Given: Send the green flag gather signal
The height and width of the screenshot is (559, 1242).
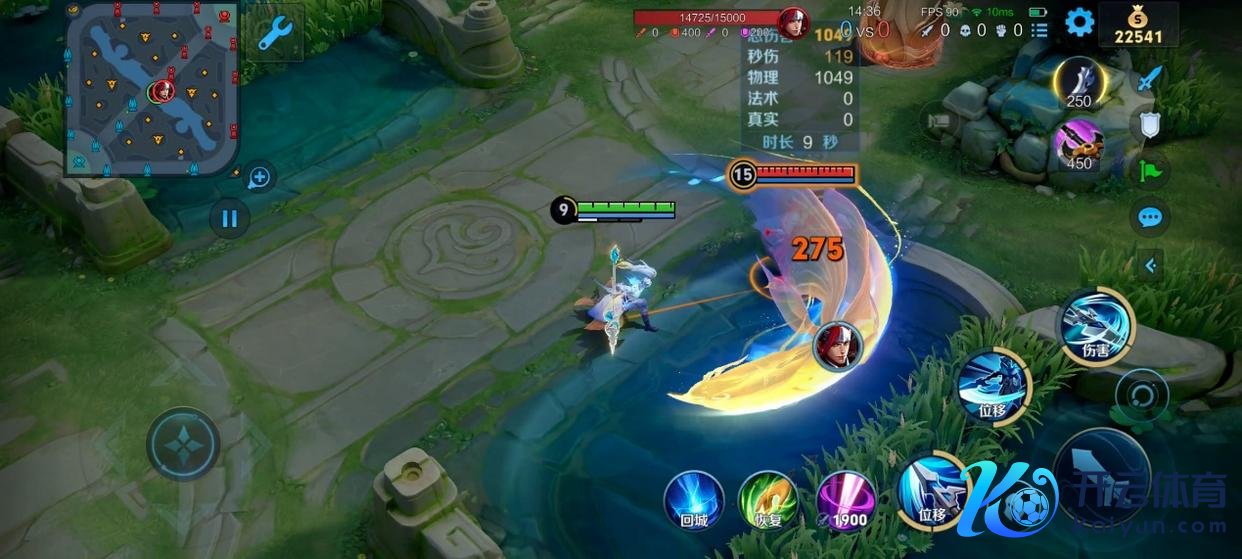Looking at the screenshot, I should click(x=1151, y=170).
